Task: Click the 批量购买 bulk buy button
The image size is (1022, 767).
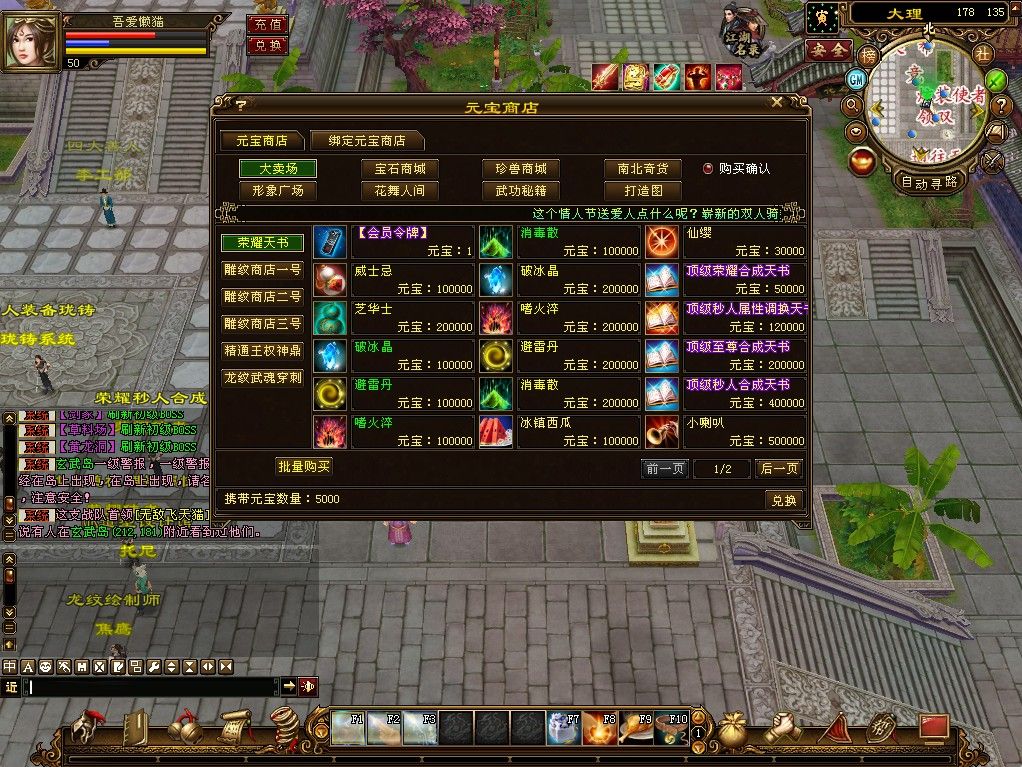Action: [x=303, y=466]
